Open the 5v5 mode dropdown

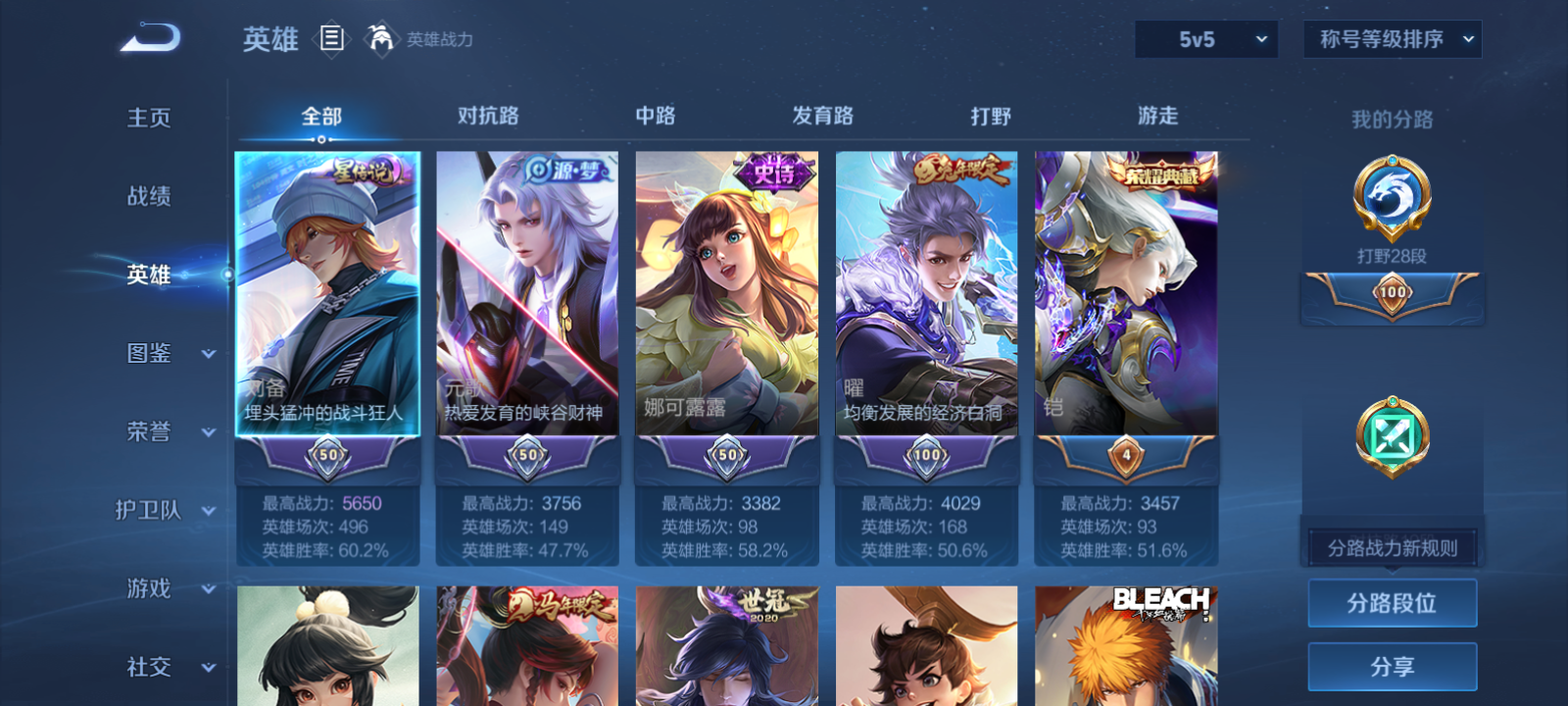click(1206, 39)
